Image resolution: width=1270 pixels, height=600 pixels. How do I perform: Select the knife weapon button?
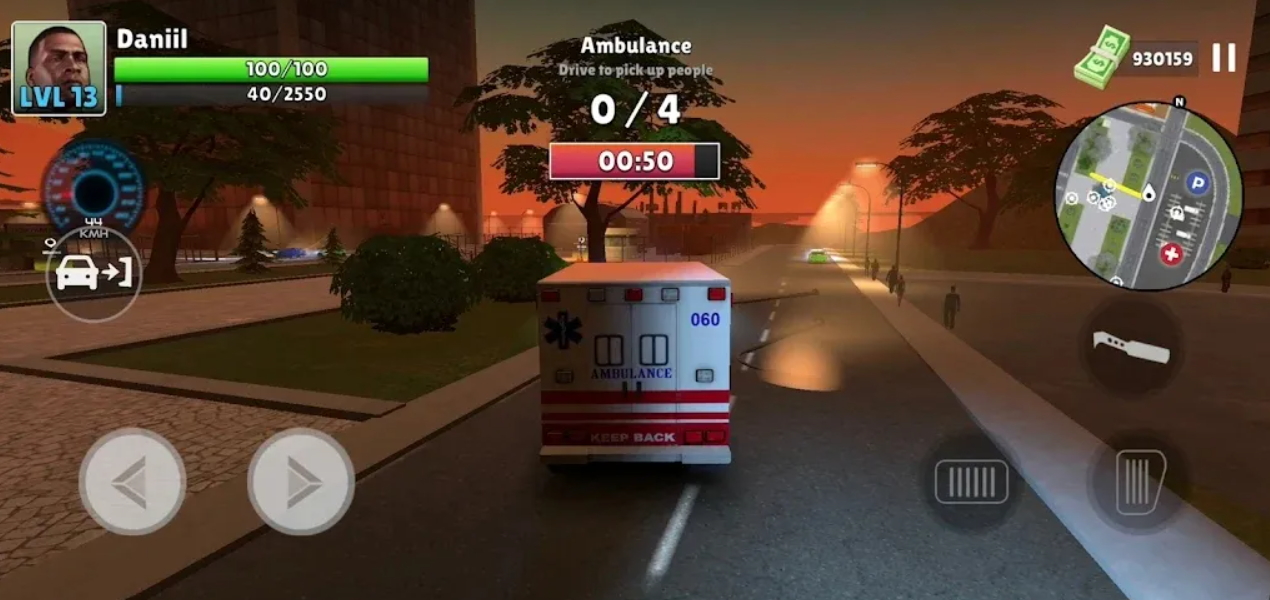[x=1132, y=346]
